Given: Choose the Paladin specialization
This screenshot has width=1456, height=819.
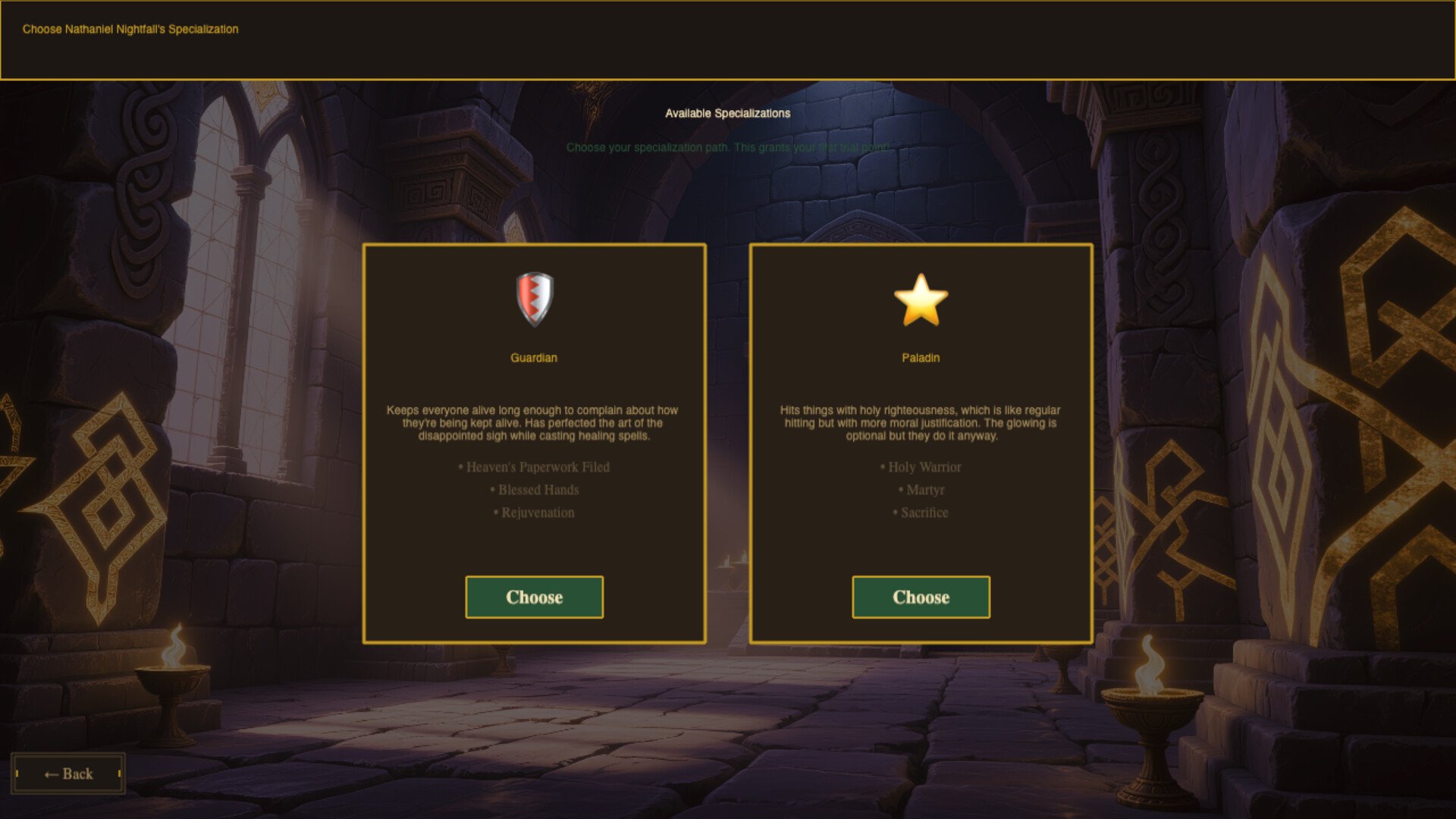Looking at the screenshot, I should [x=921, y=597].
